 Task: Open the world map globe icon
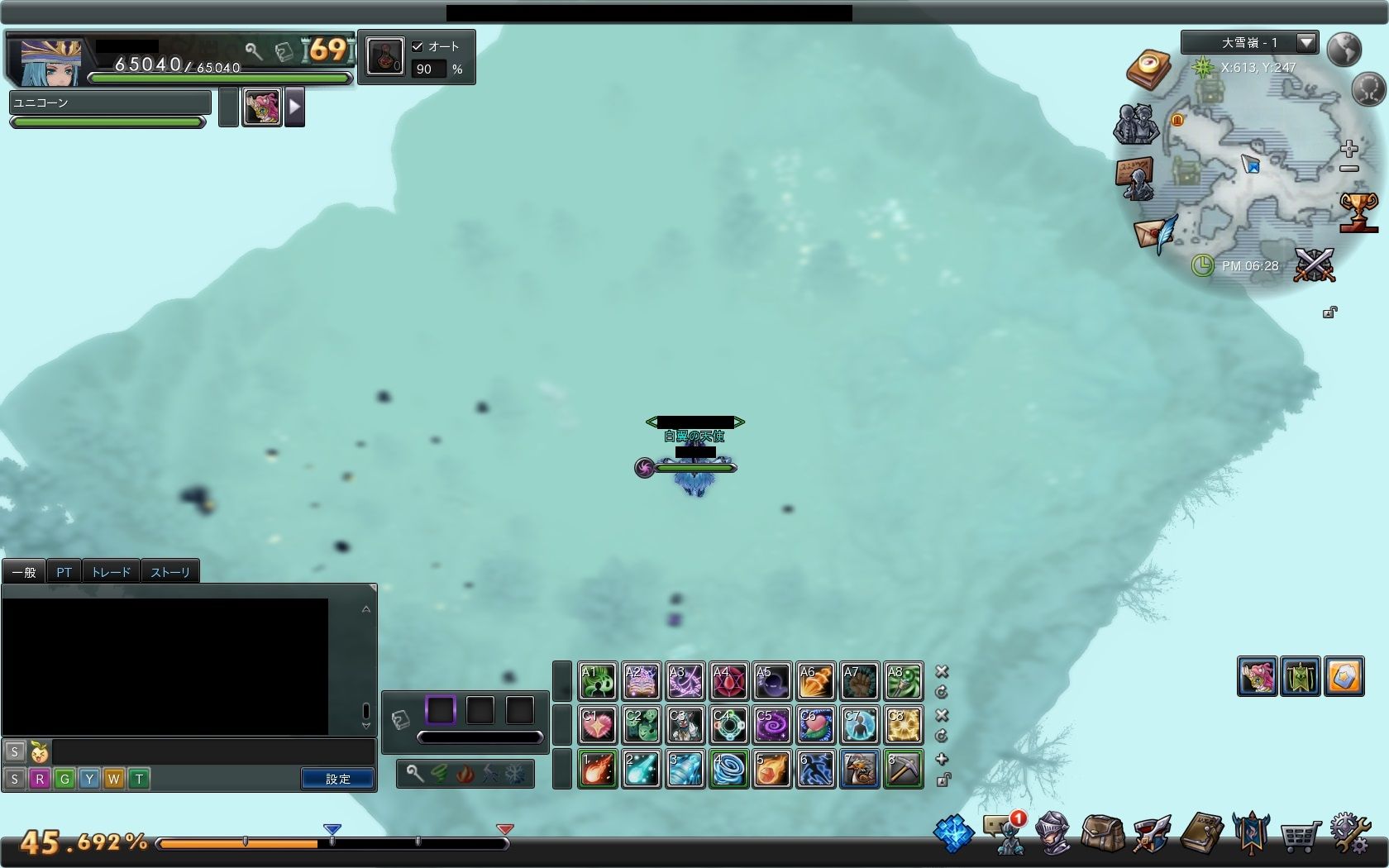1344,49
